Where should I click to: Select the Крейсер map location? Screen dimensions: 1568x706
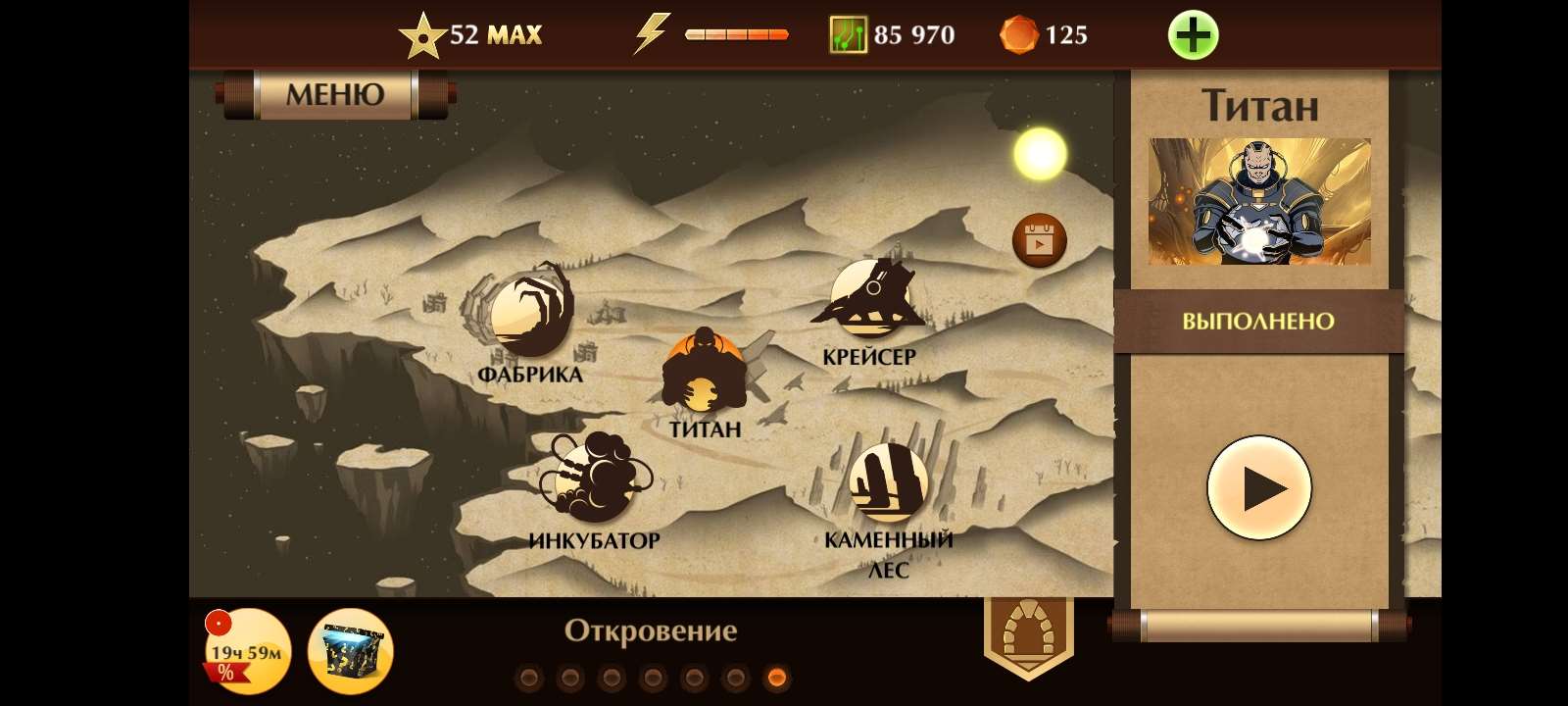pyautogui.click(x=870, y=299)
